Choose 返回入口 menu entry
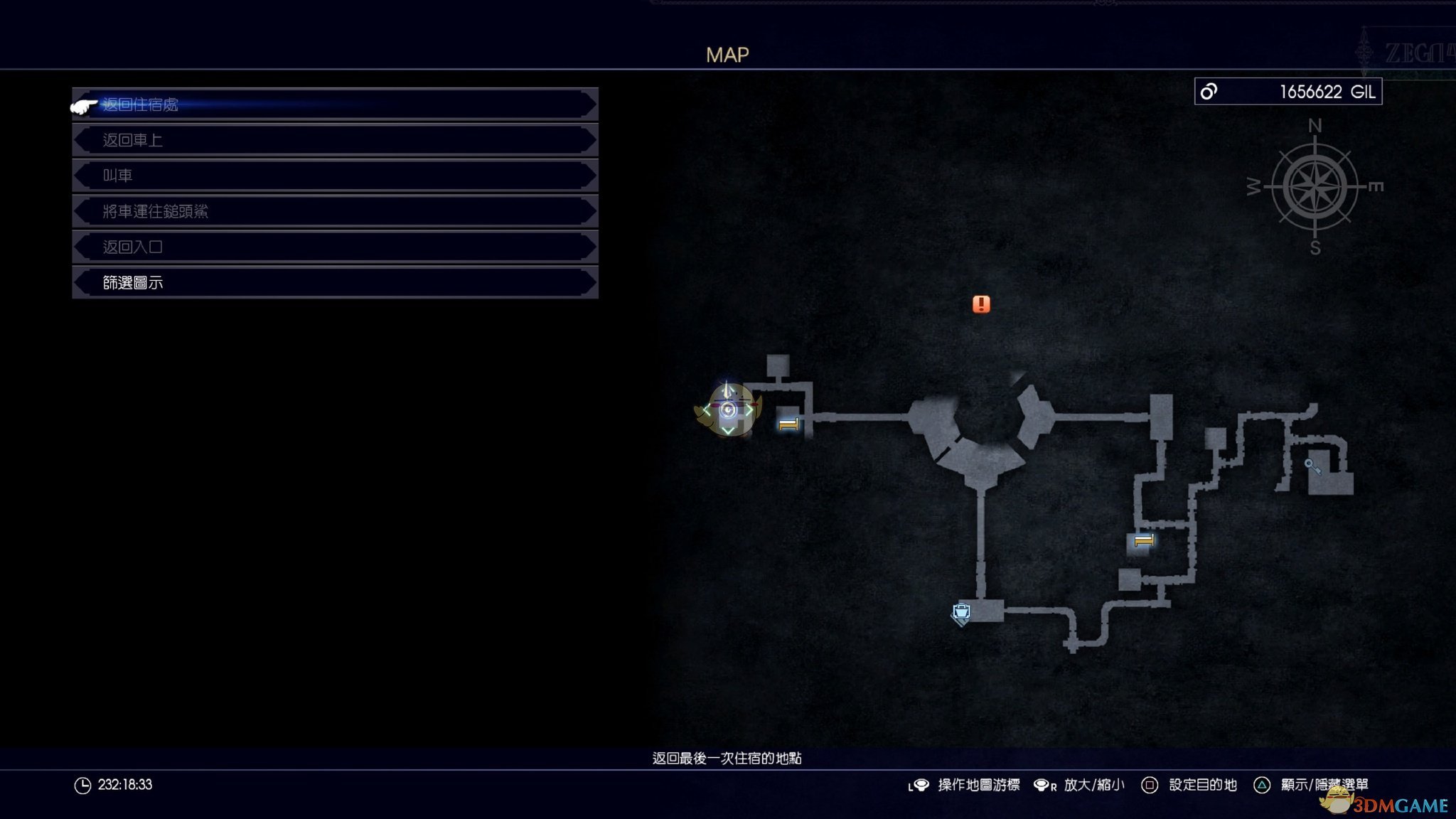This screenshot has height=819, width=1456. tap(334, 247)
